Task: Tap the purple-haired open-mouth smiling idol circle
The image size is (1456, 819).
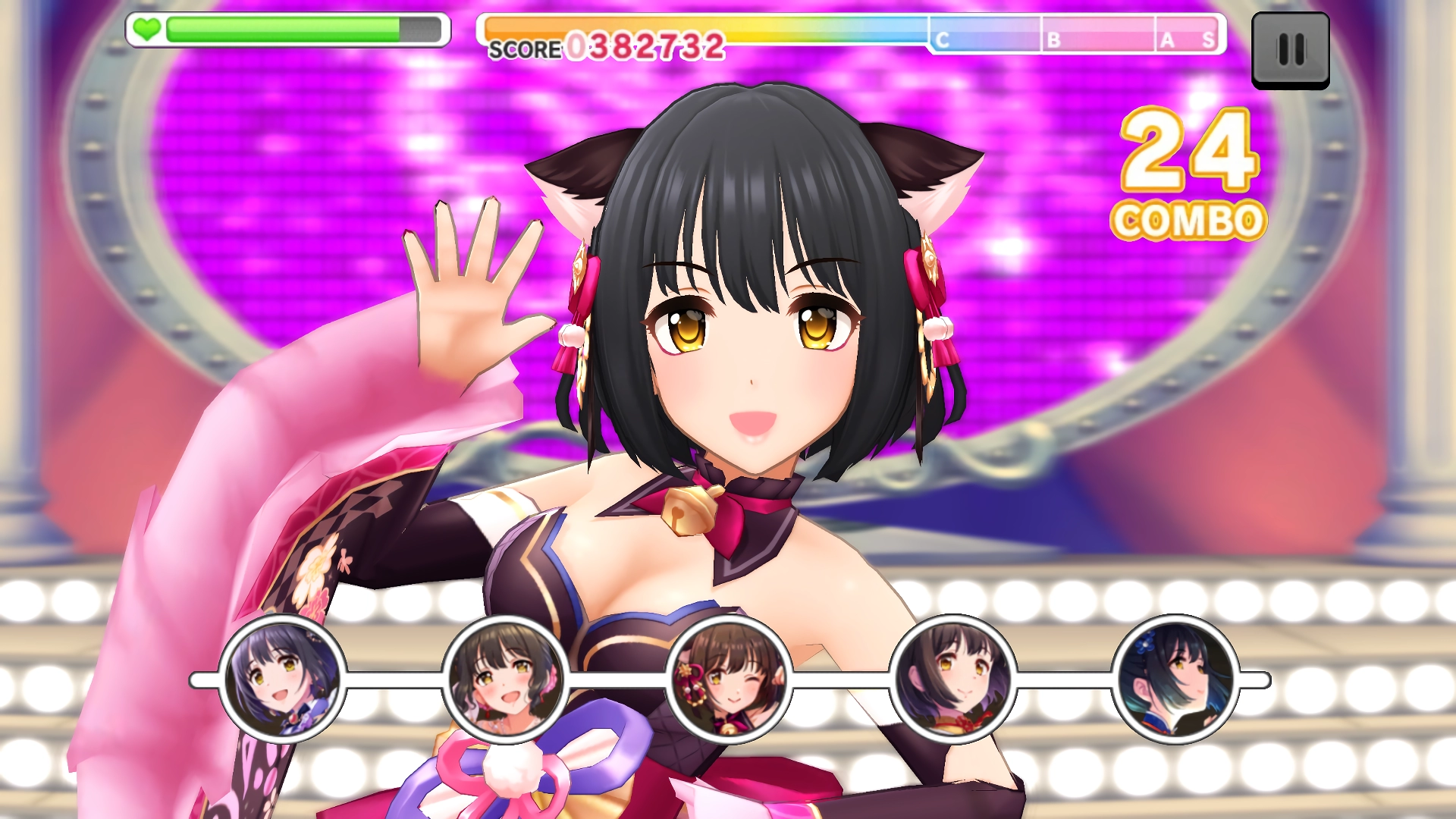Action: (x=282, y=679)
